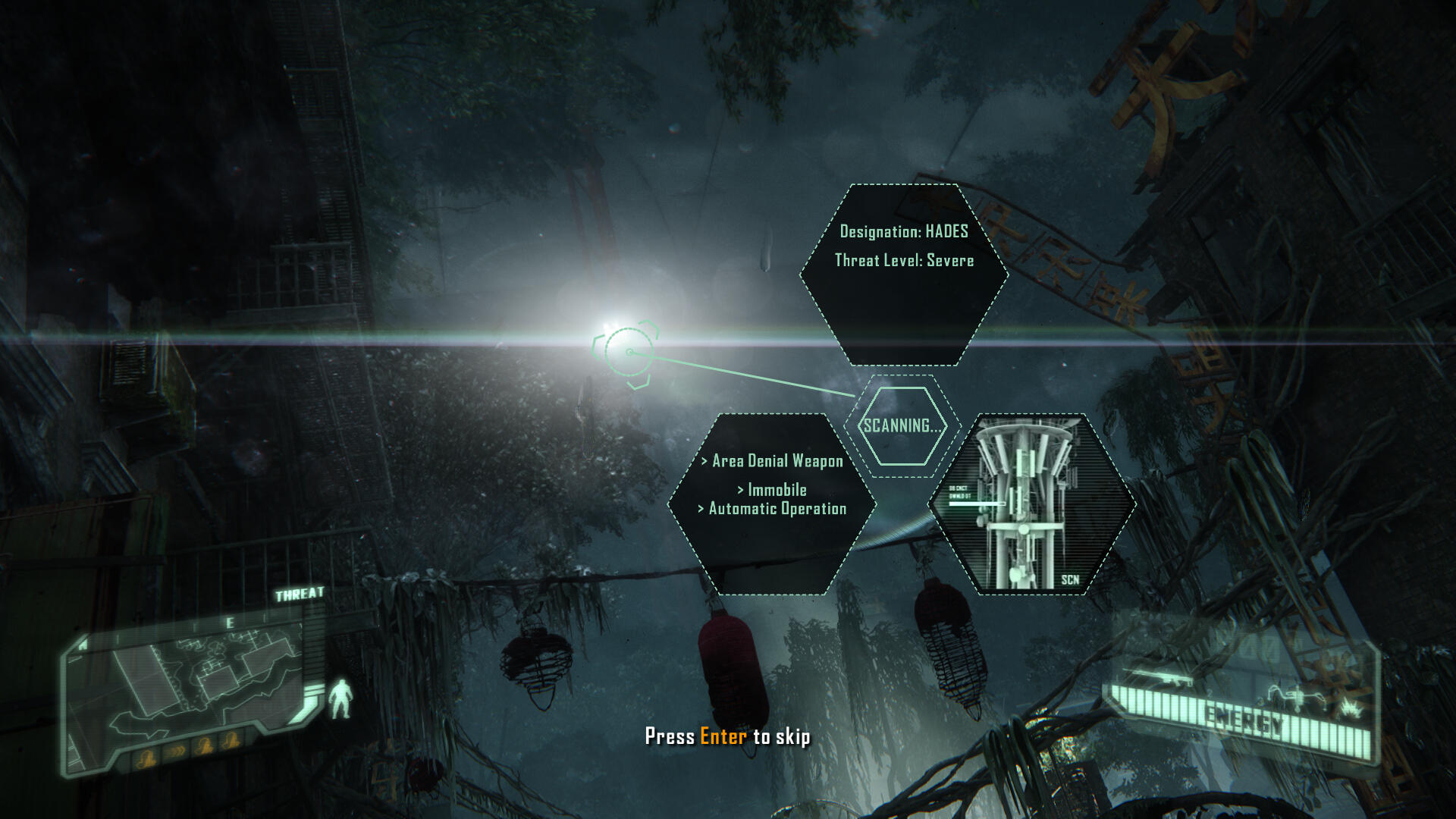Click the SCANNING hexagon indicator
Image resolution: width=1456 pixels, height=819 pixels.
(x=902, y=426)
